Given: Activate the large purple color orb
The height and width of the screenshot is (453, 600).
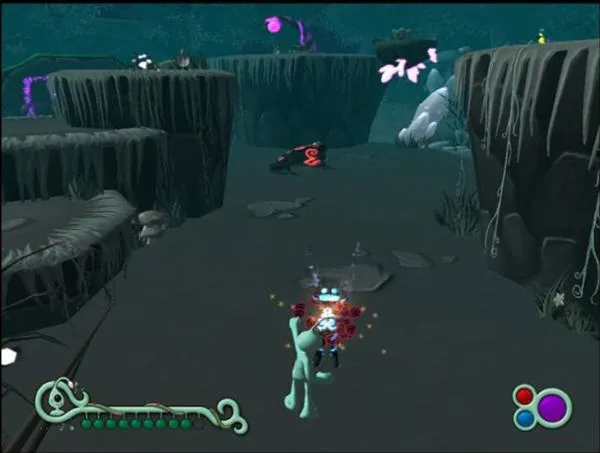Looking at the screenshot, I should tap(551, 407).
